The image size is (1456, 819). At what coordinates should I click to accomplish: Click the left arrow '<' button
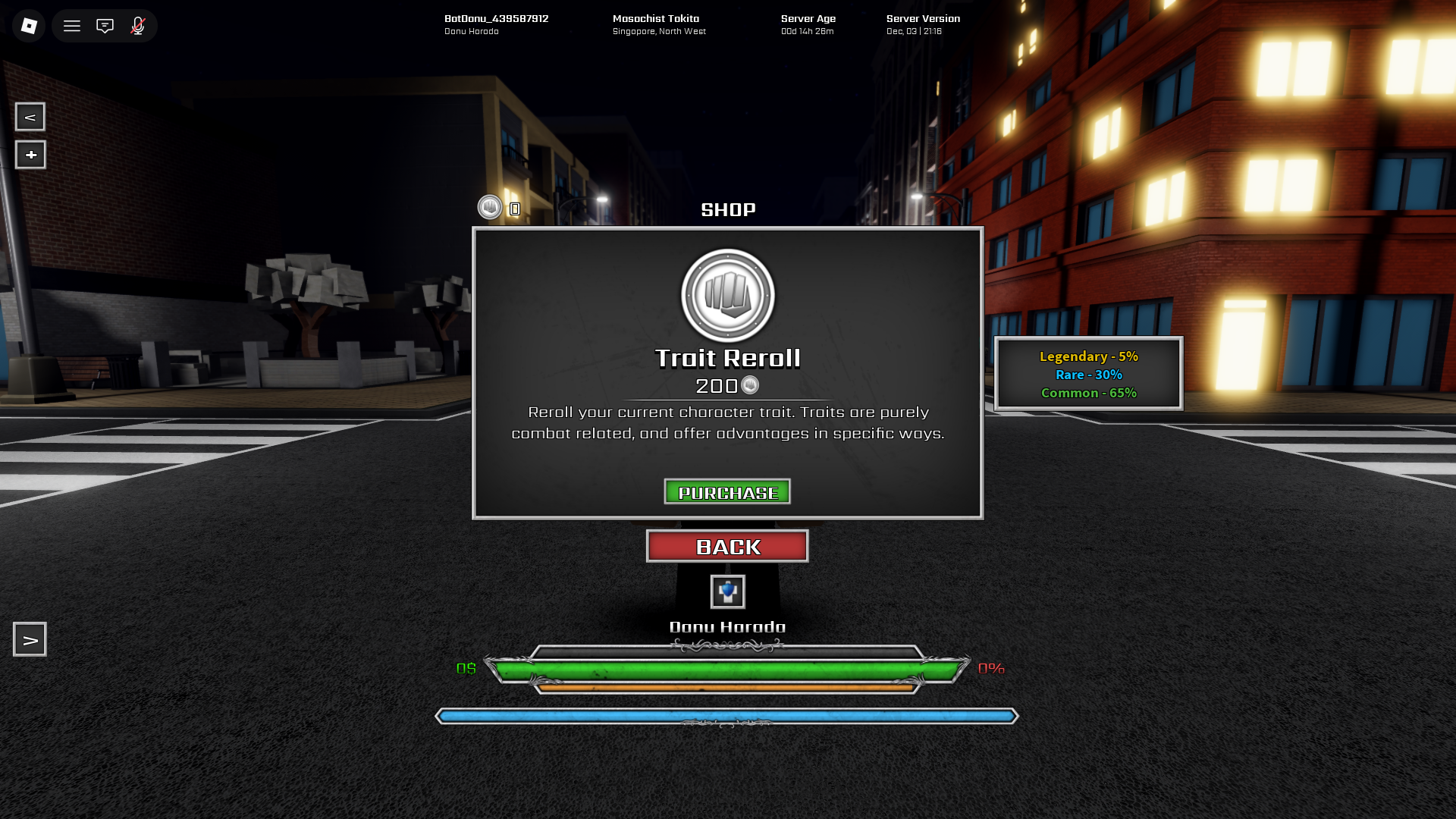click(30, 117)
